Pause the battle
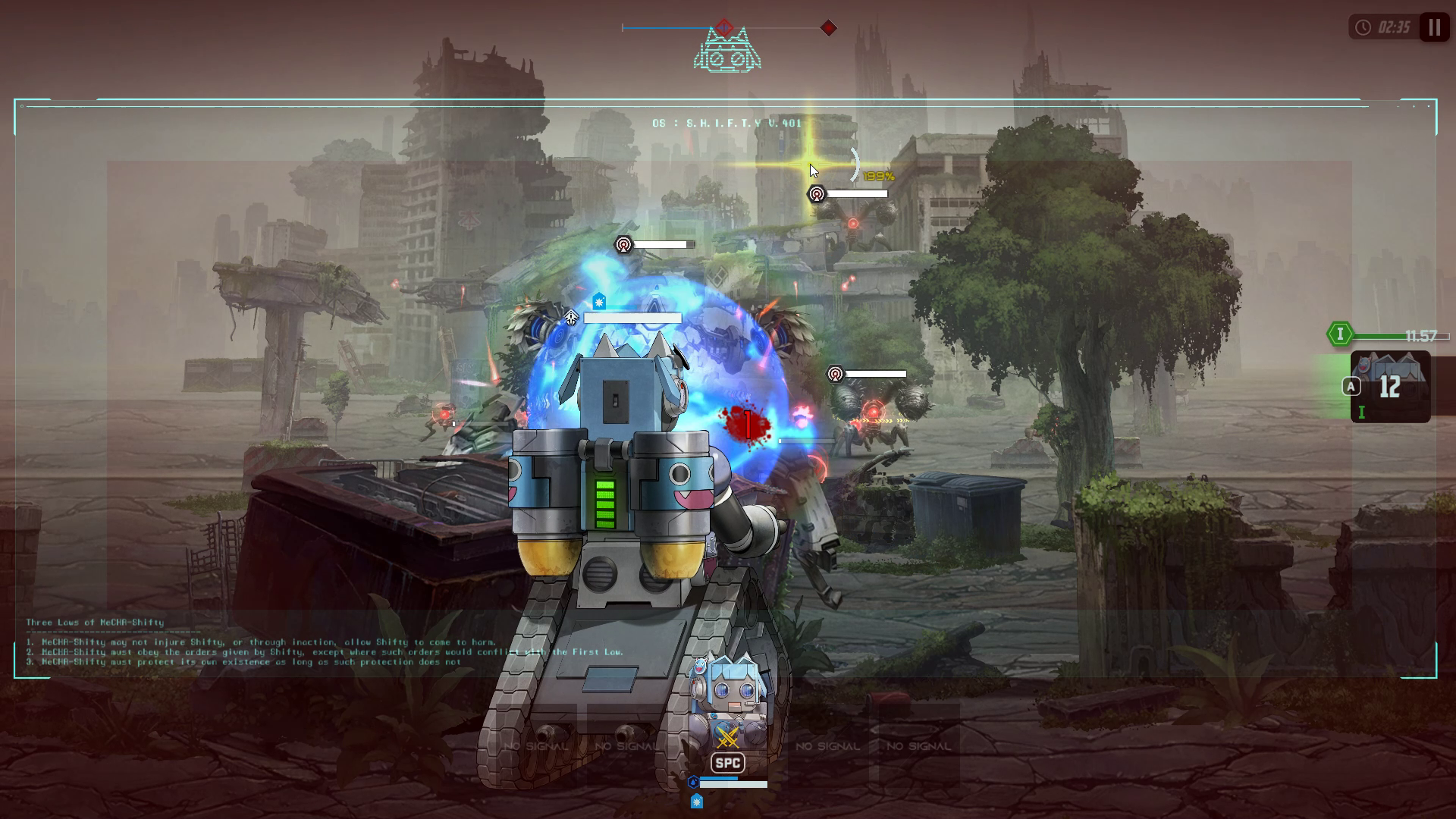The height and width of the screenshot is (819, 1456). pos(1434,28)
